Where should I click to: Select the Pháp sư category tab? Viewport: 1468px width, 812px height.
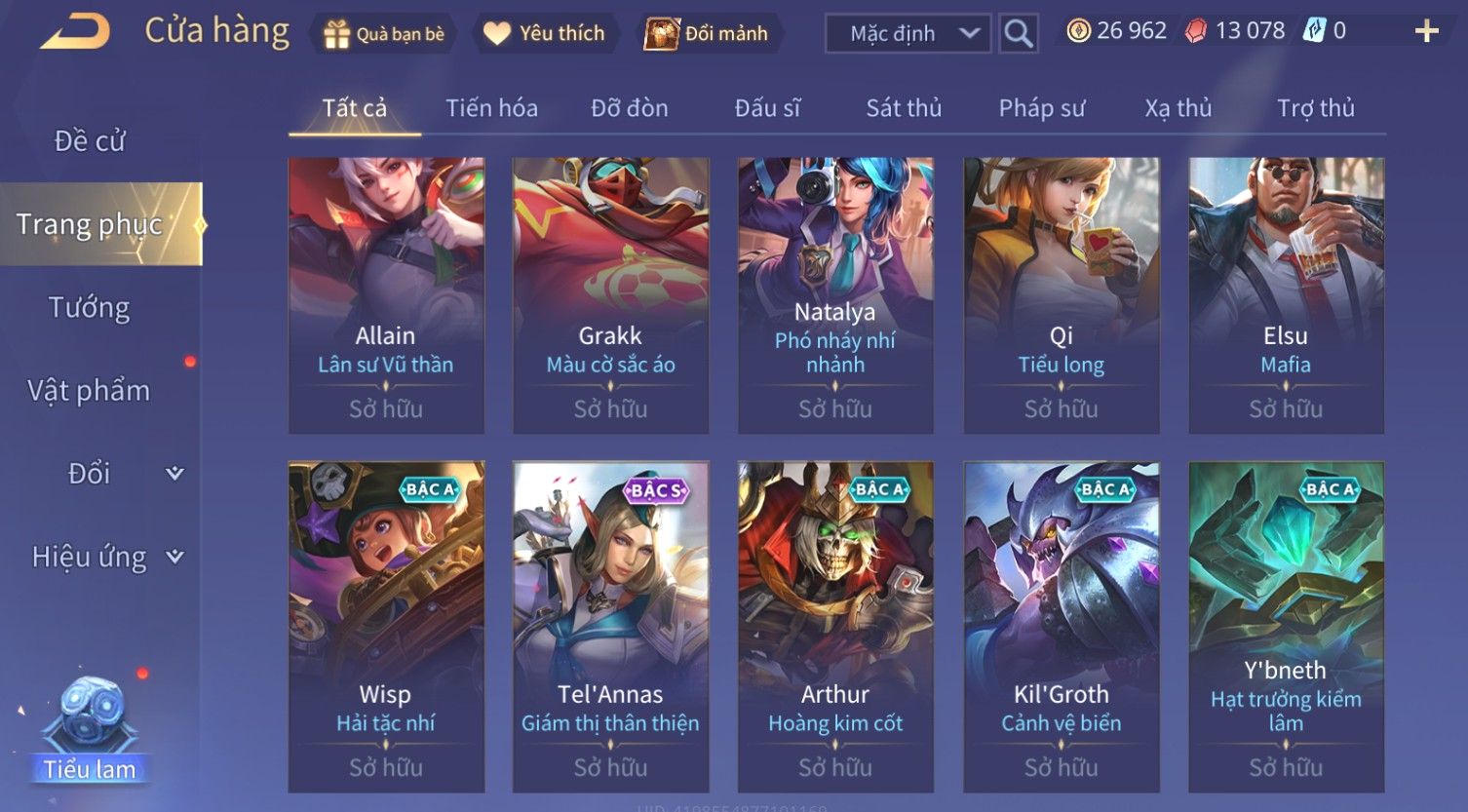[1041, 108]
